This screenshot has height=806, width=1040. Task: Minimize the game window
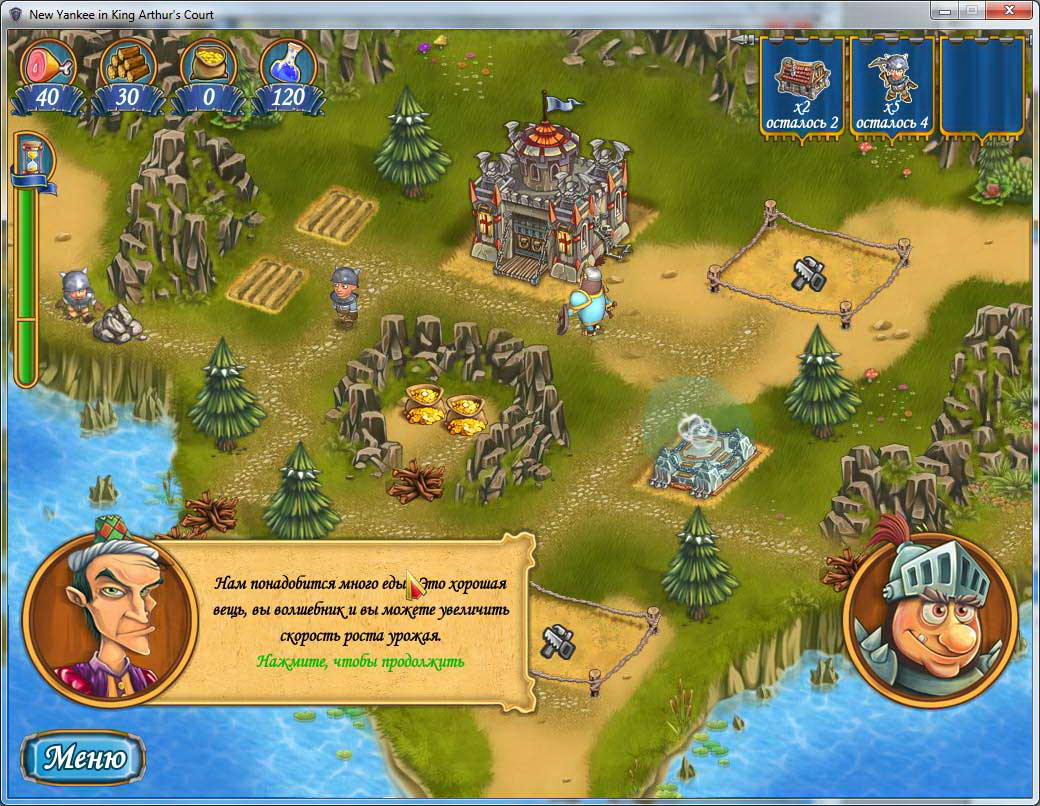pyautogui.click(x=942, y=10)
